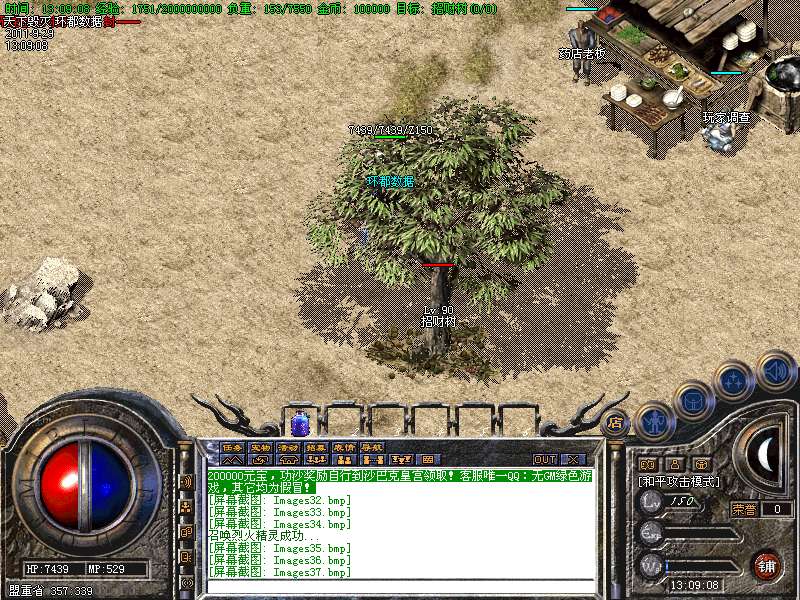Use the blue potion in the belt slot

(299, 424)
